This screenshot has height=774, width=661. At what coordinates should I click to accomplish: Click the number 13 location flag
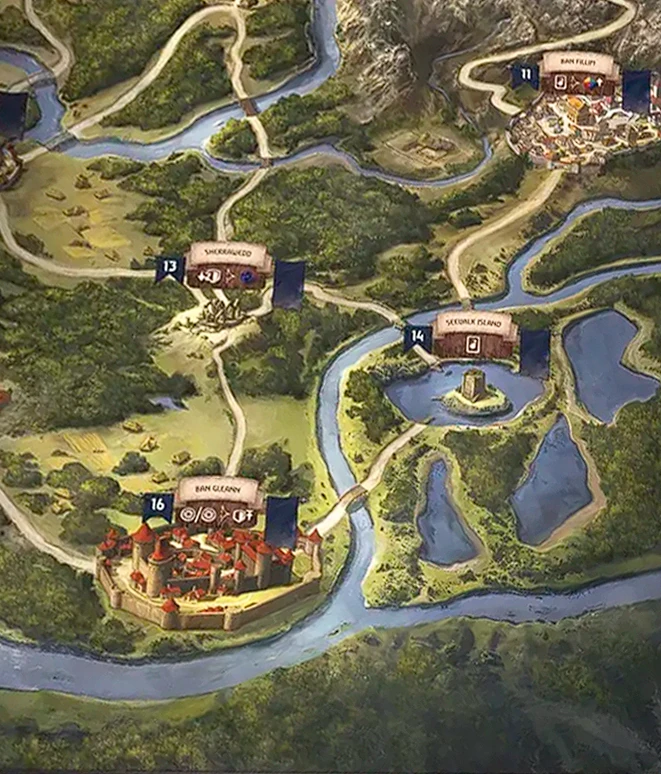pos(170,268)
